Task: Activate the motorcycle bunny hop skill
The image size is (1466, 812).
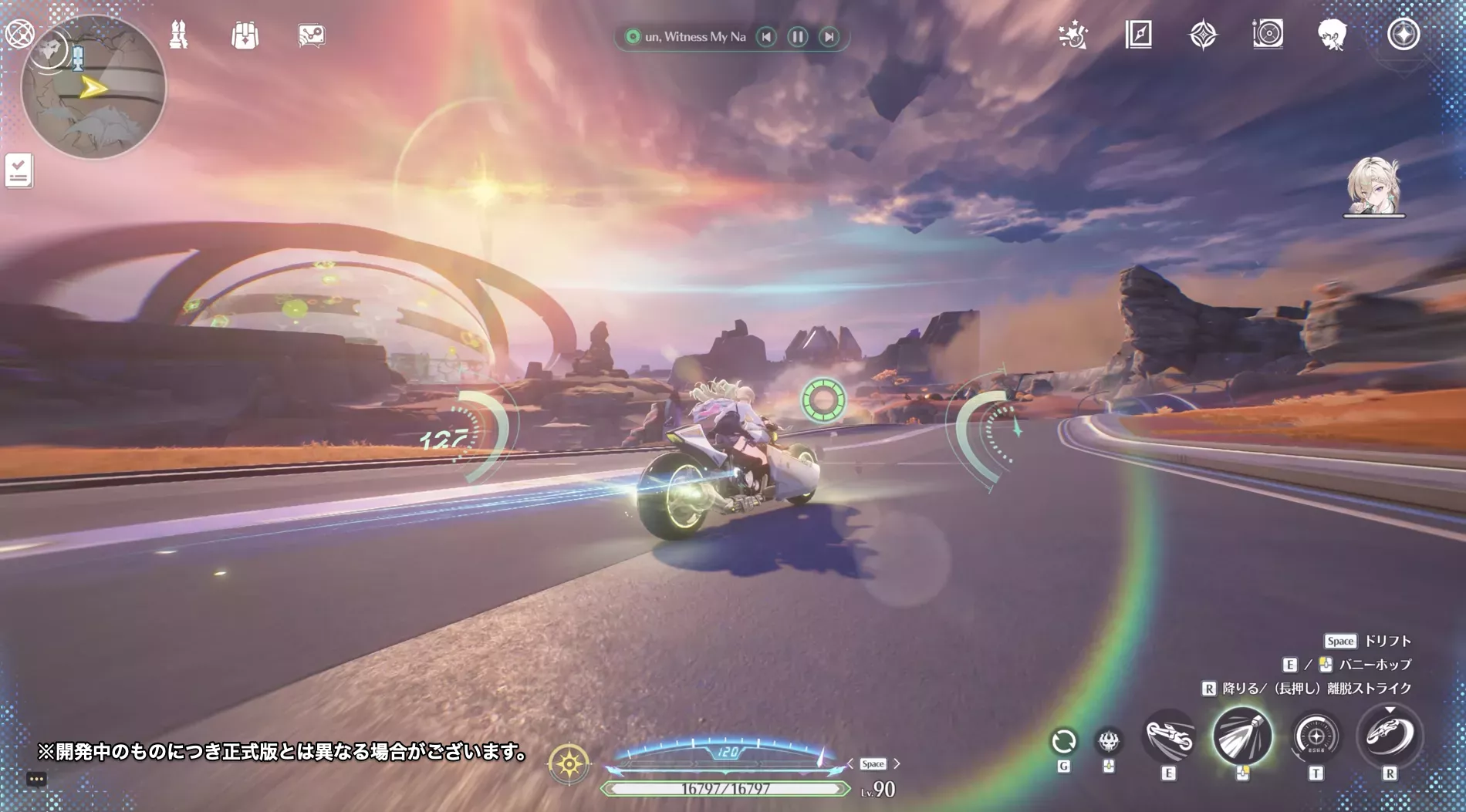Action: tap(1169, 737)
